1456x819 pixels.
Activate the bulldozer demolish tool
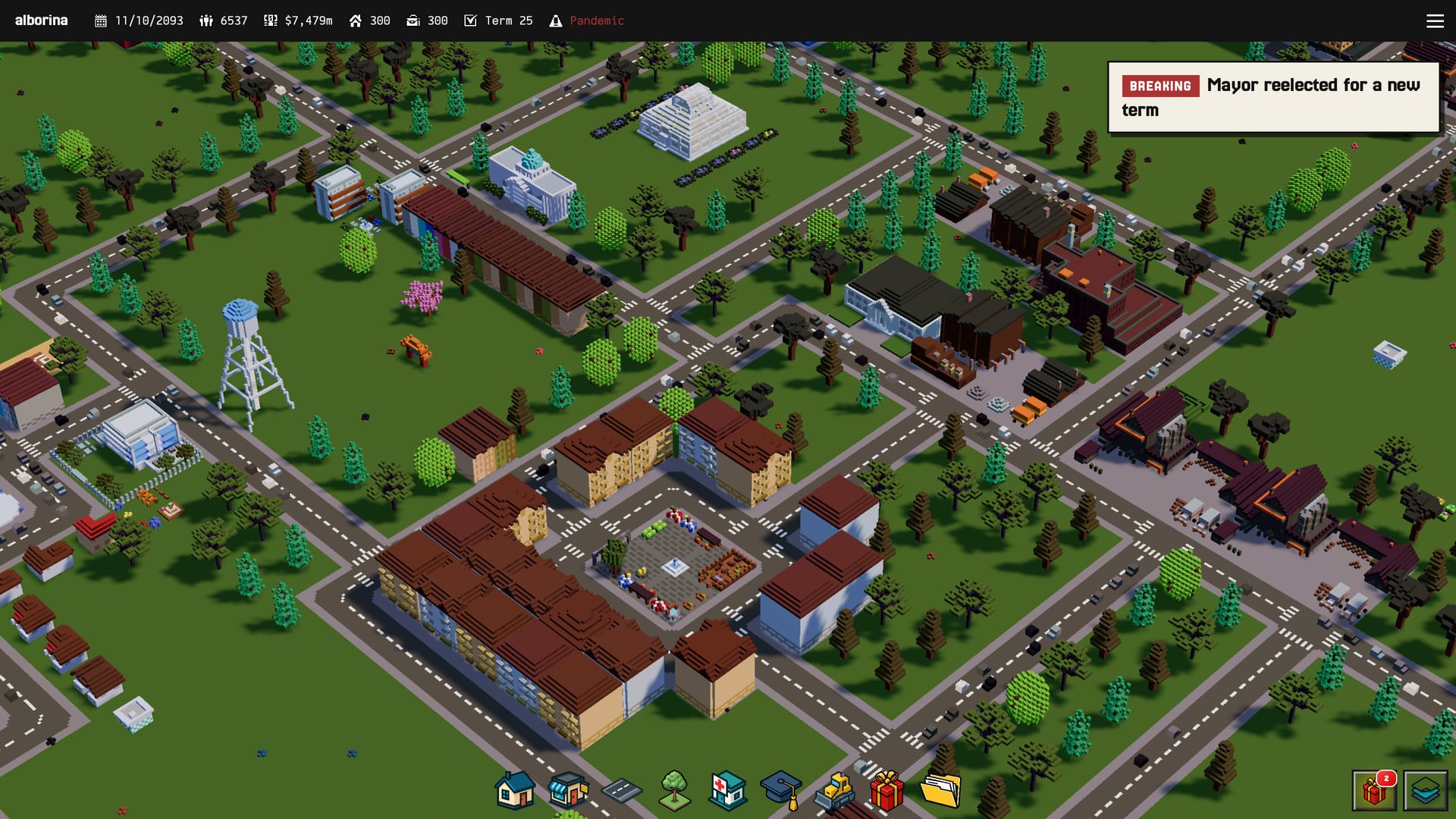(833, 791)
